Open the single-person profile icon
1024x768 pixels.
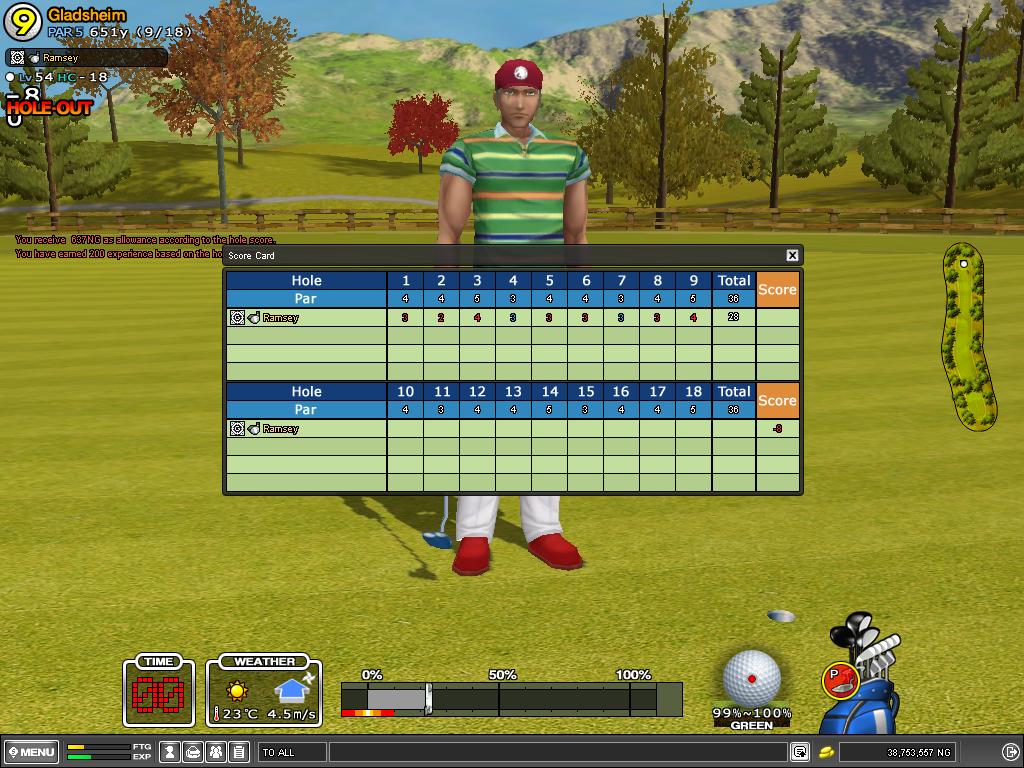coord(171,752)
